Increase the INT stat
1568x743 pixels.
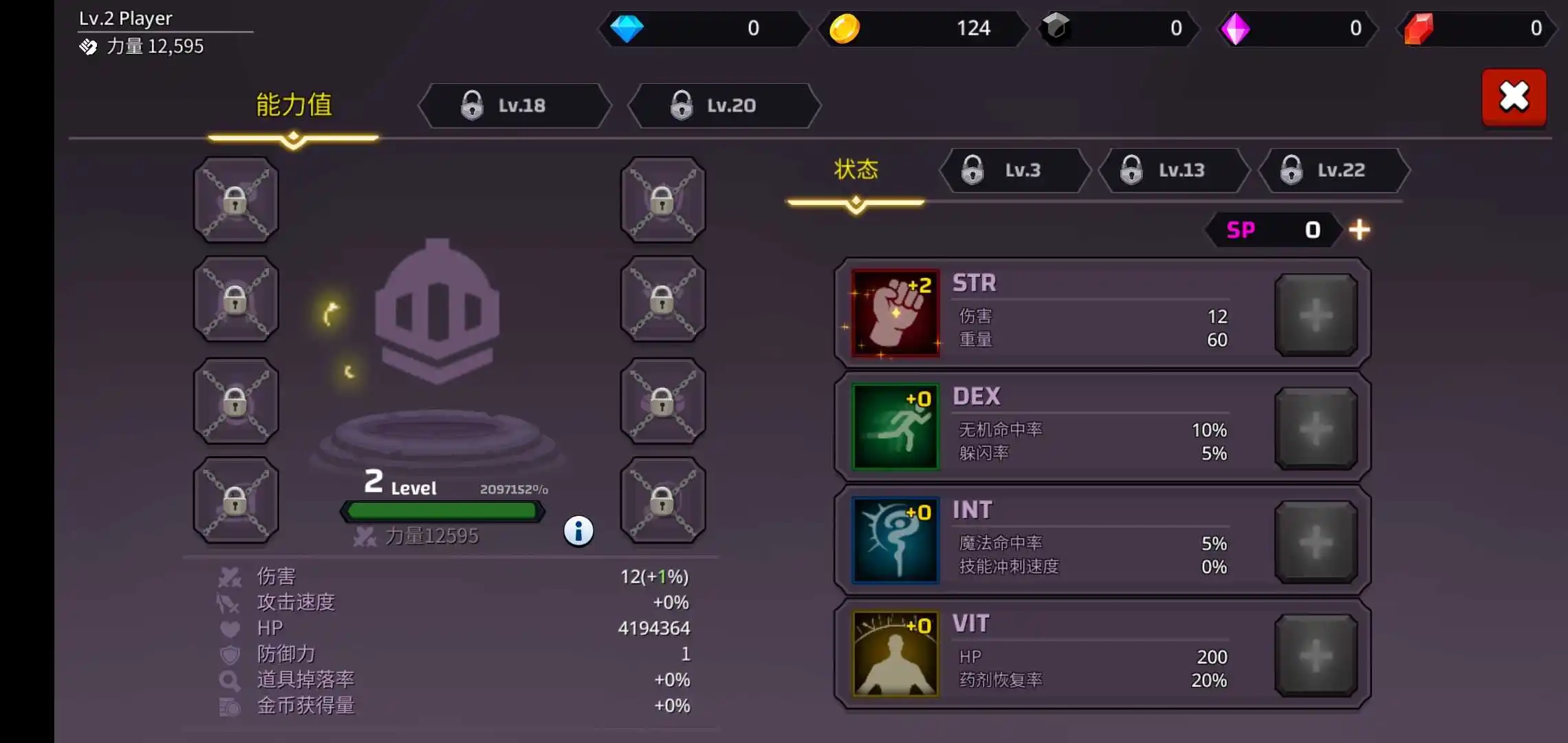(x=1316, y=542)
